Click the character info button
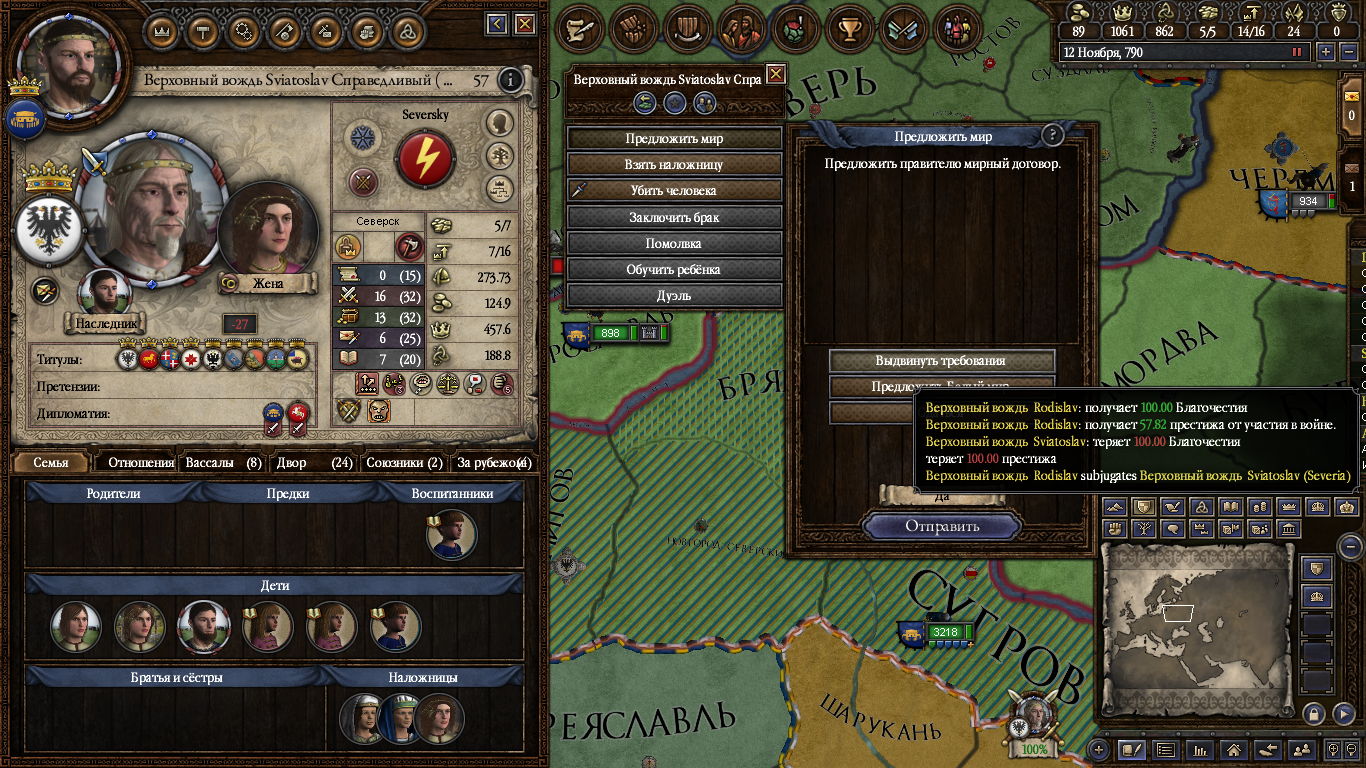 (x=511, y=80)
